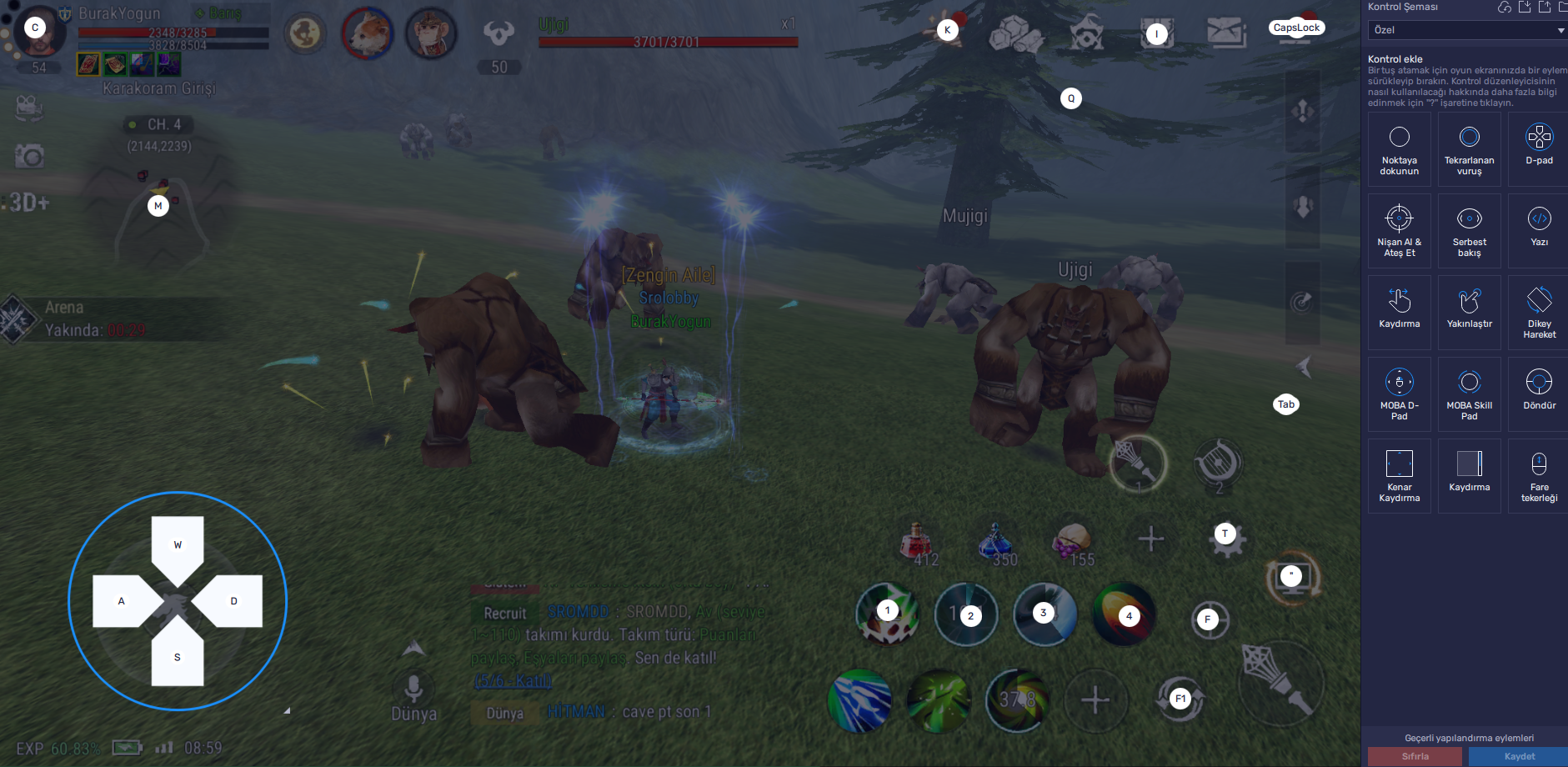Image resolution: width=1568 pixels, height=767 pixels.
Task: Open the Özel control scheme dropdown
Action: pos(1469,30)
